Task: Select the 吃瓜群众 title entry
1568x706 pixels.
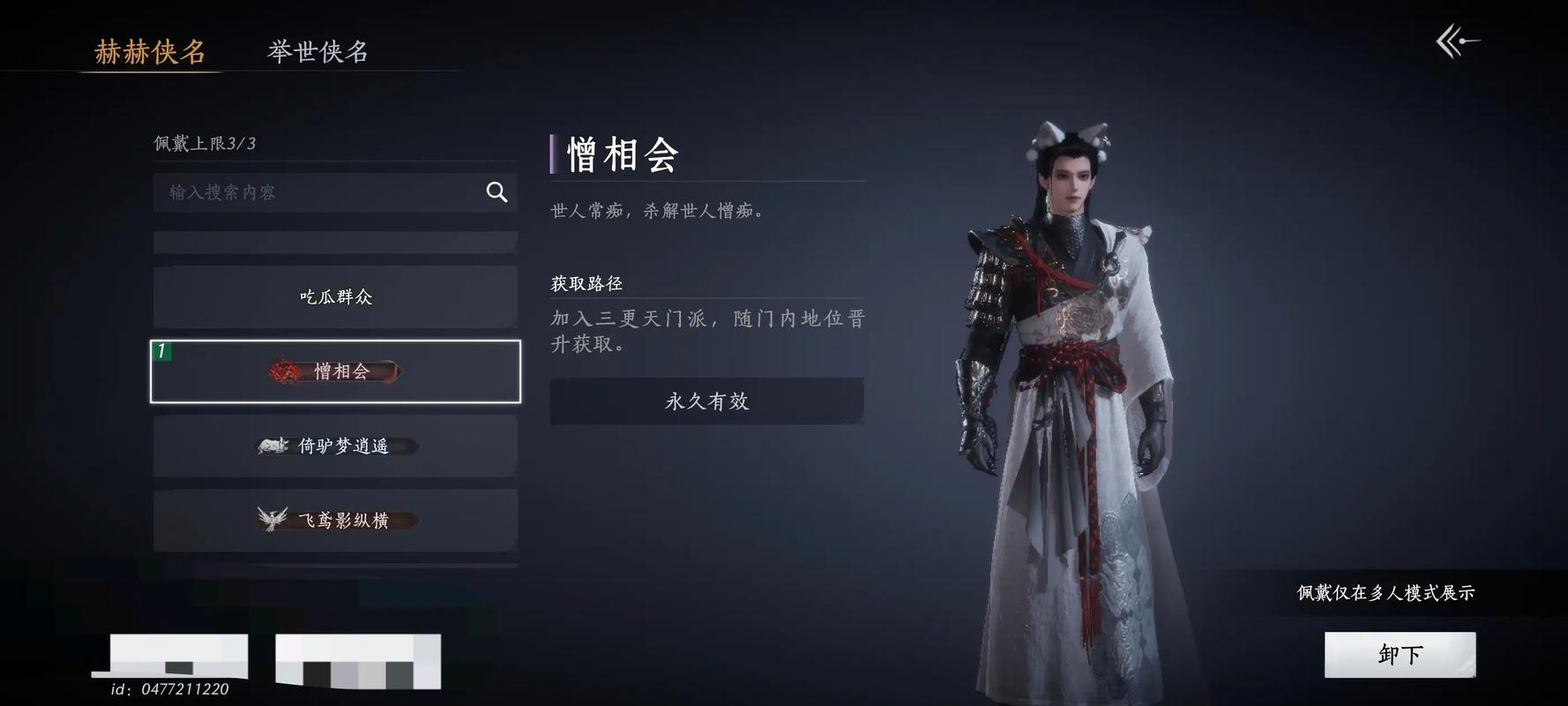Action: (335, 297)
